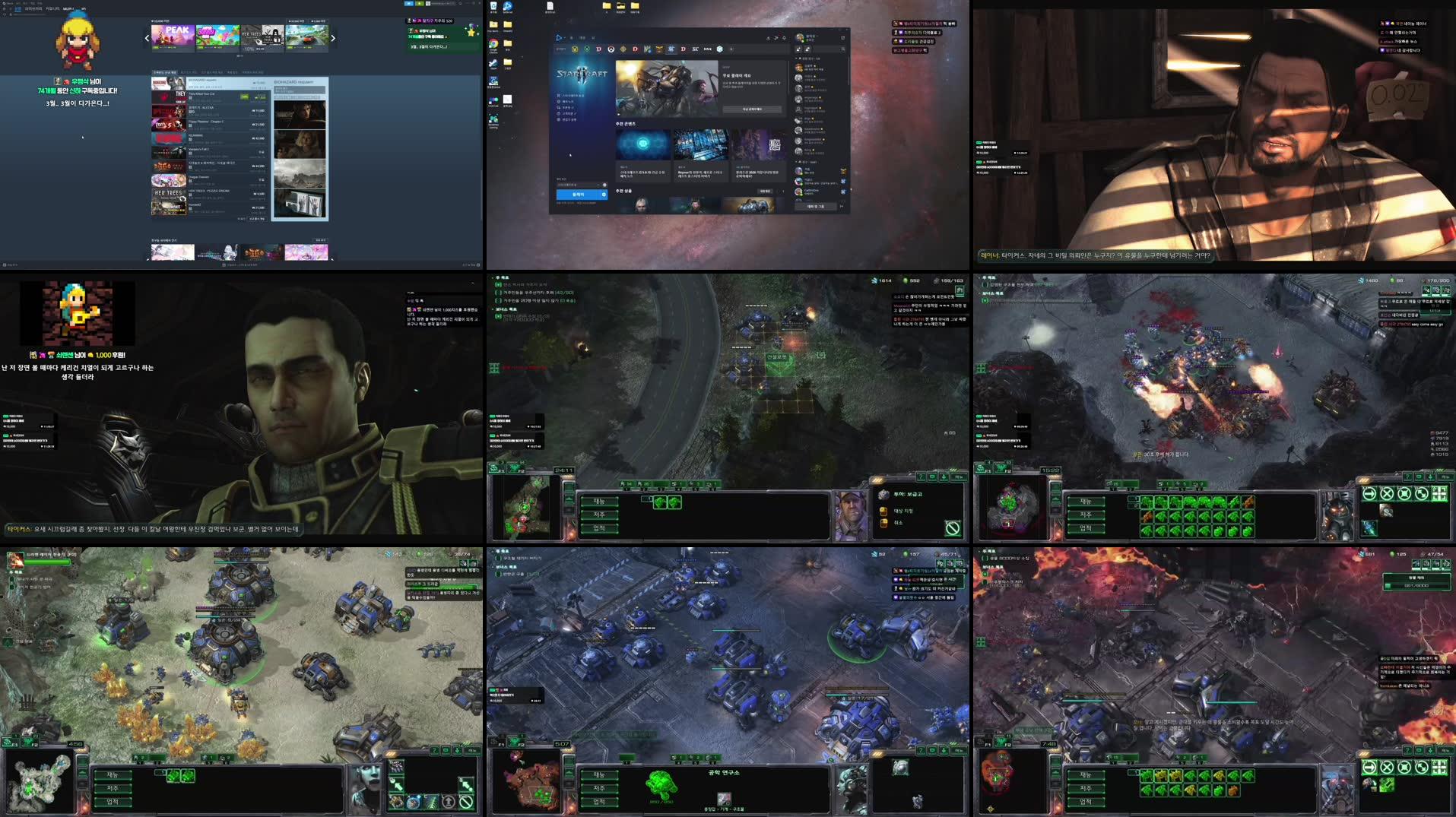Click the add friend icon above the friends list
This screenshot has height=817, width=1456.
[798, 49]
